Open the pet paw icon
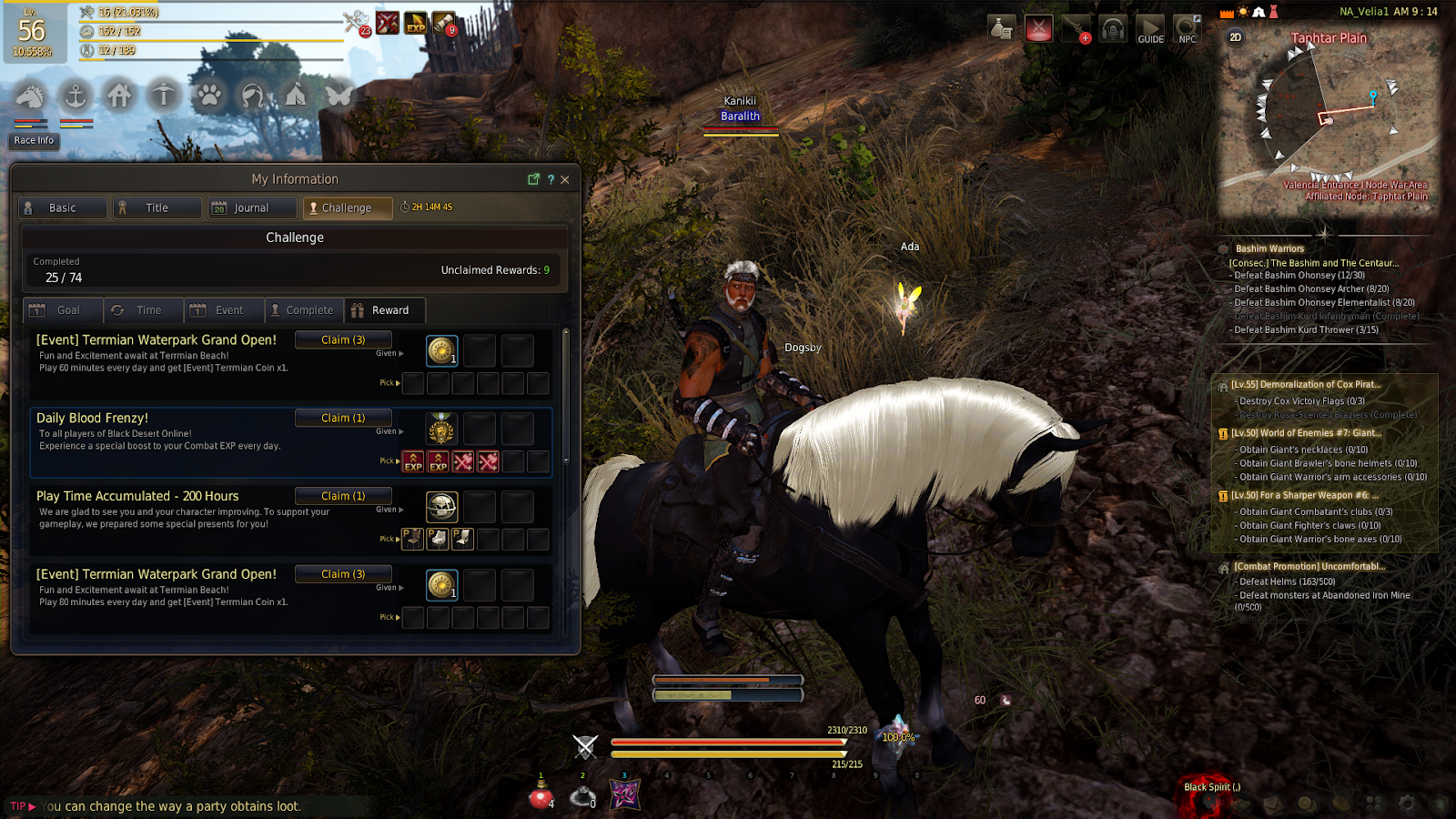 click(208, 95)
